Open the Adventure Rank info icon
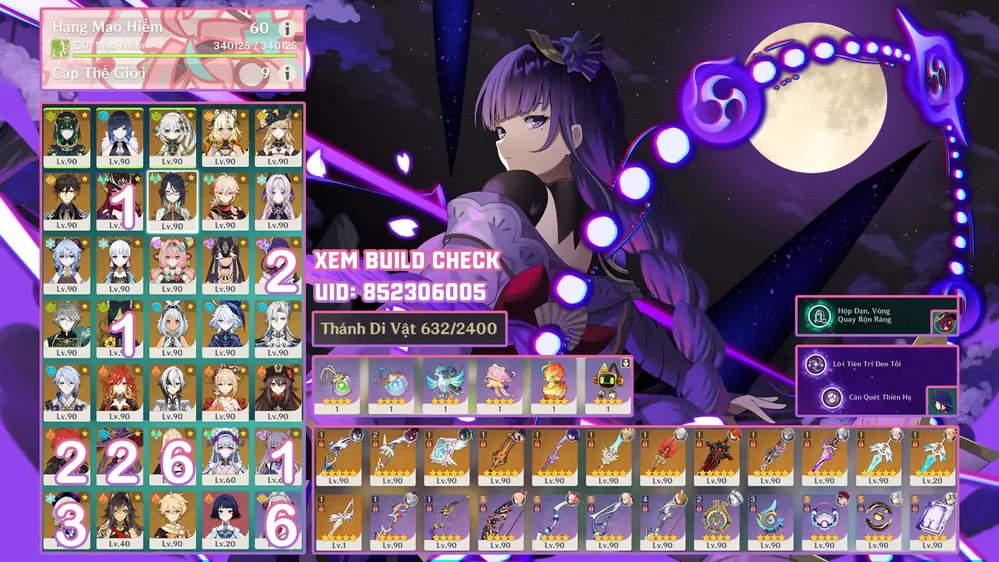 [288, 28]
